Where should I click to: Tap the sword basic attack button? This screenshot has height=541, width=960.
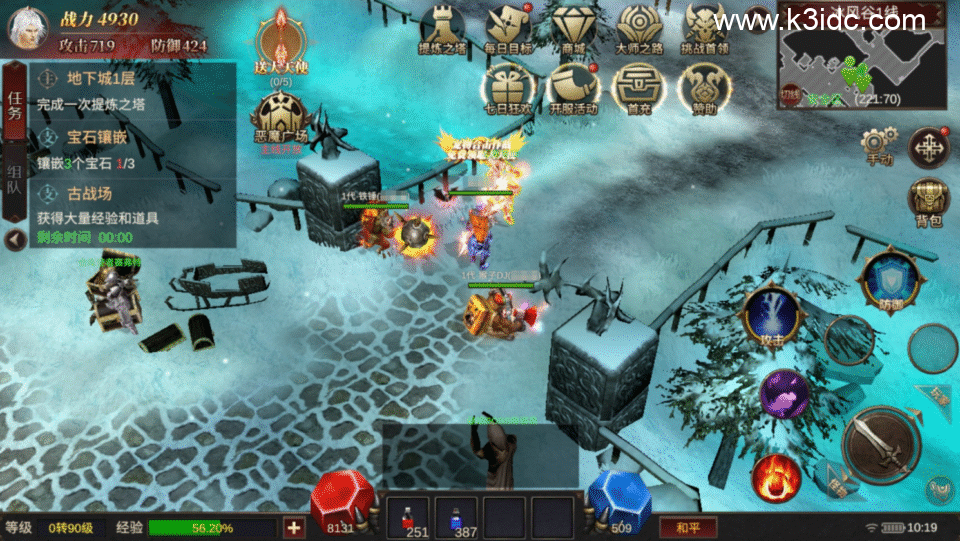pyautogui.click(x=880, y=442)
